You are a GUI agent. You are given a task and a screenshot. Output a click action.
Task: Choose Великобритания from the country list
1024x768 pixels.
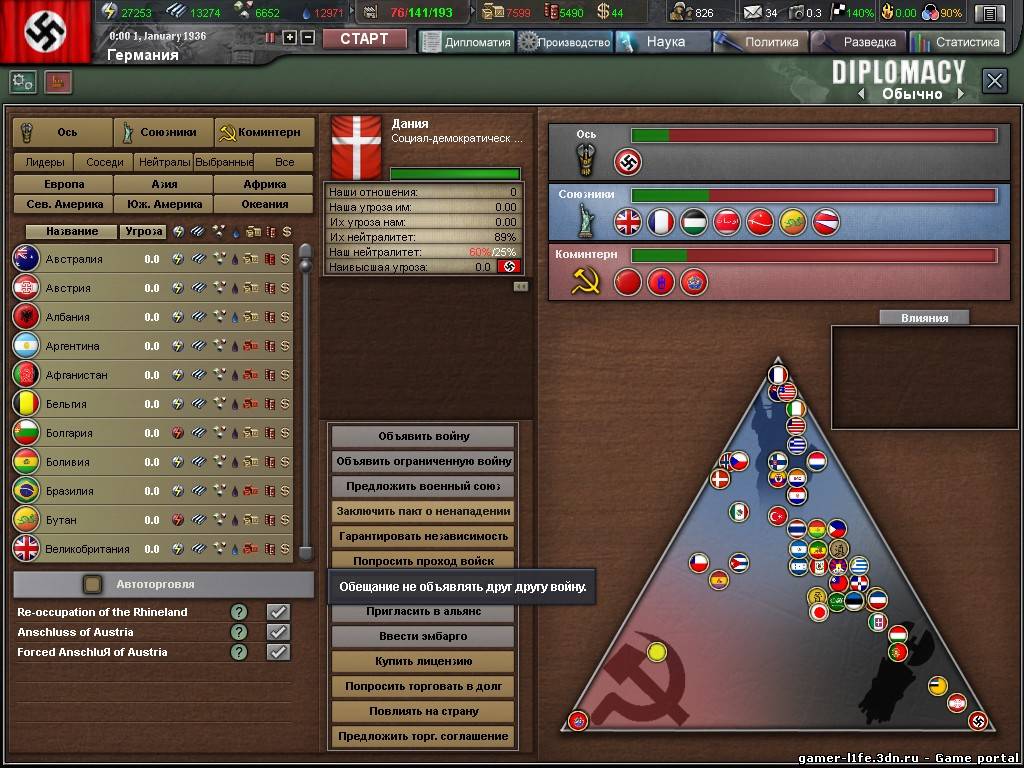coord(88,549)
